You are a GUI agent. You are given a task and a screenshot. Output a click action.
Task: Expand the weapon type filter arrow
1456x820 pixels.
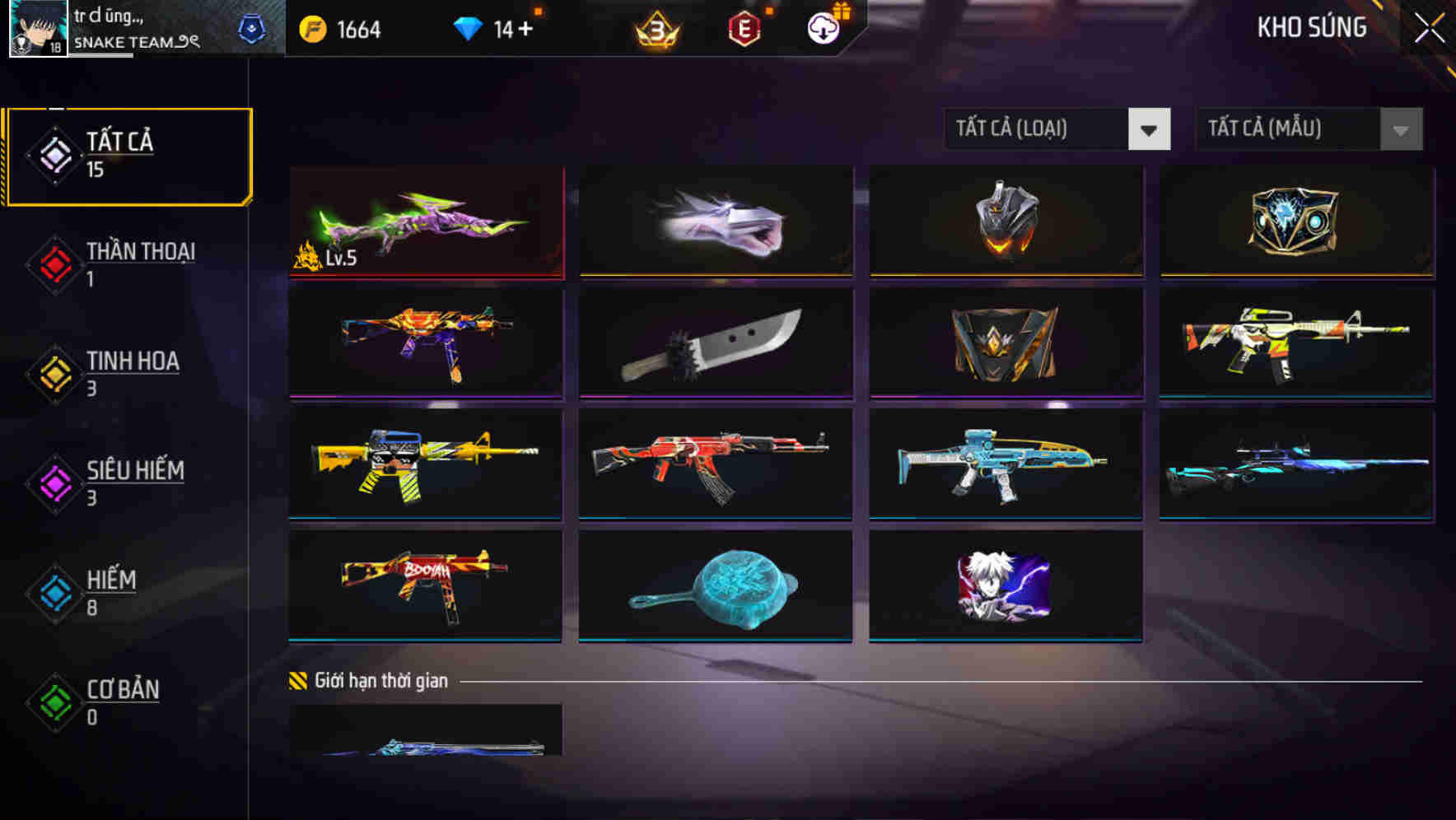(1150, 129)
